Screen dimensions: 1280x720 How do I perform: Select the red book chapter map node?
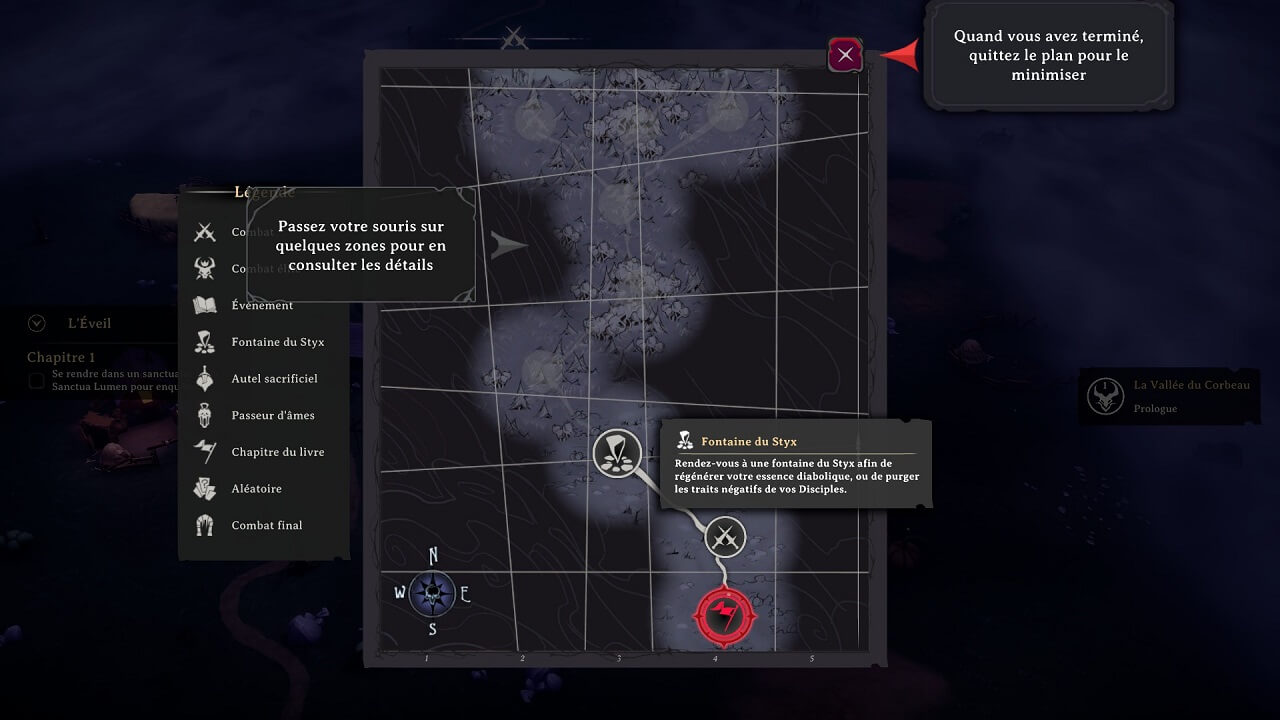tap(725, 617)
